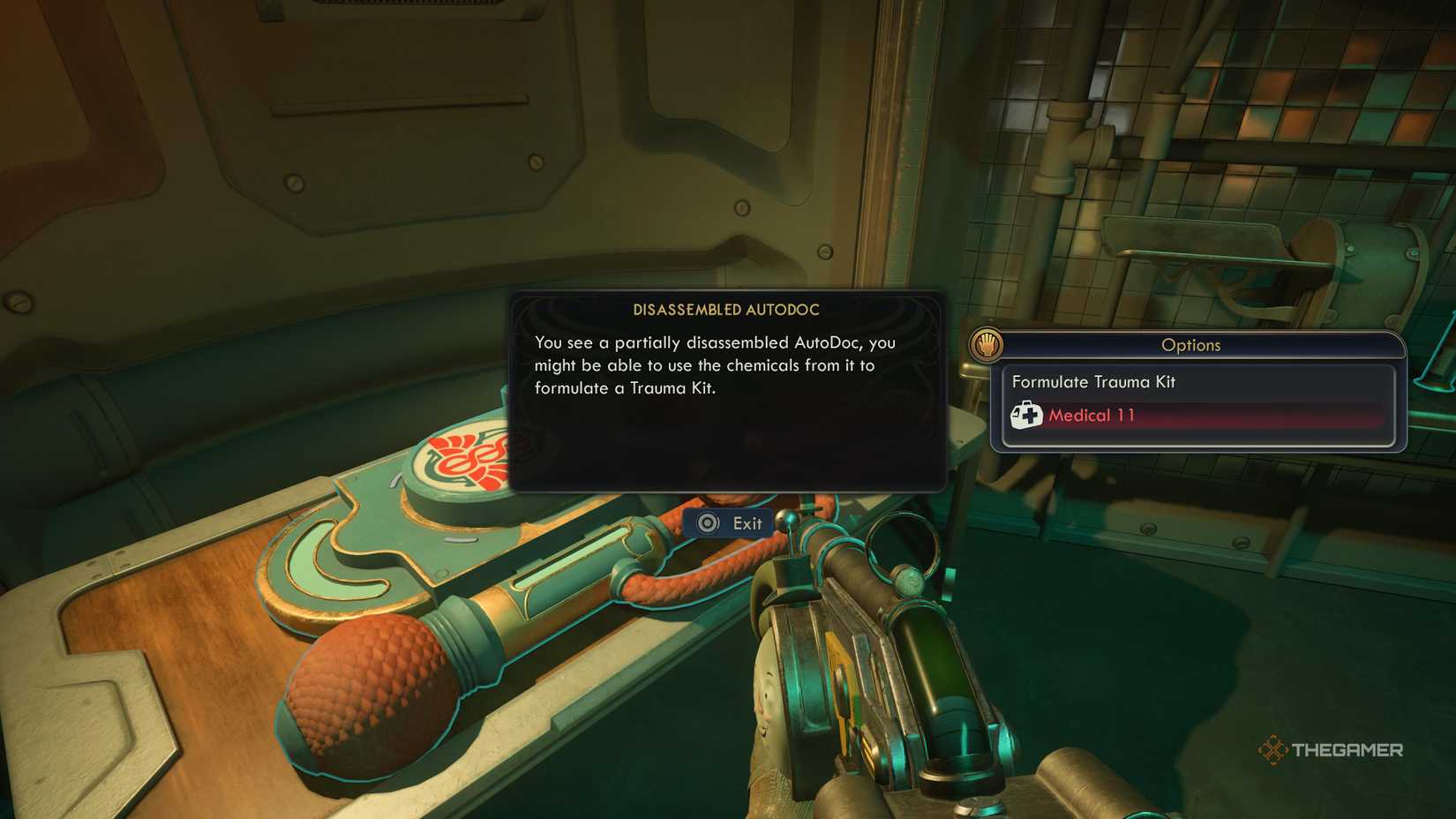Select the medical kit icon beside Medical 11
Image resolution: width=1456 pixels, height=819 pixels.
[x=1028, y=415]
